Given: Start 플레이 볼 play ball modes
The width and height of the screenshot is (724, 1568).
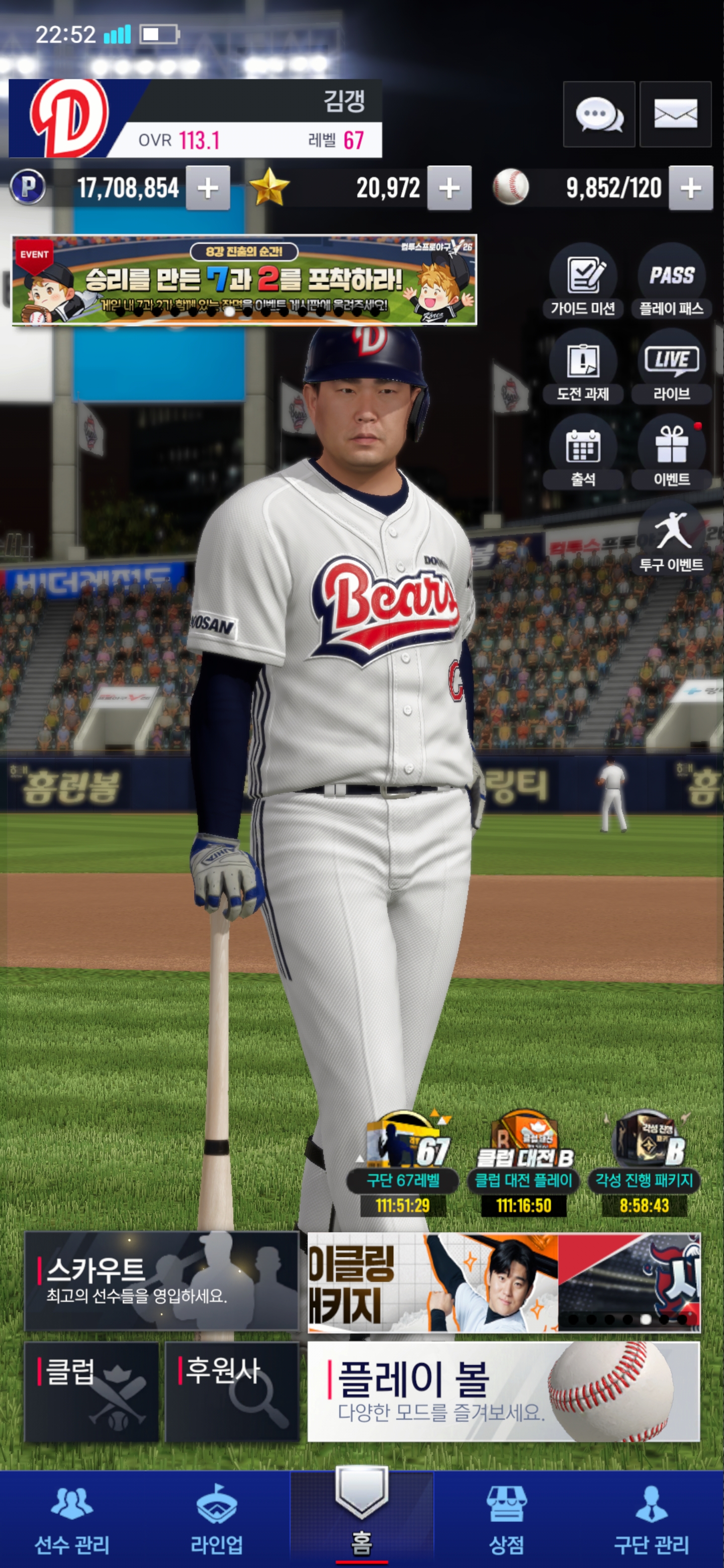Looking at the screenshot, I should click(504, 1392).
